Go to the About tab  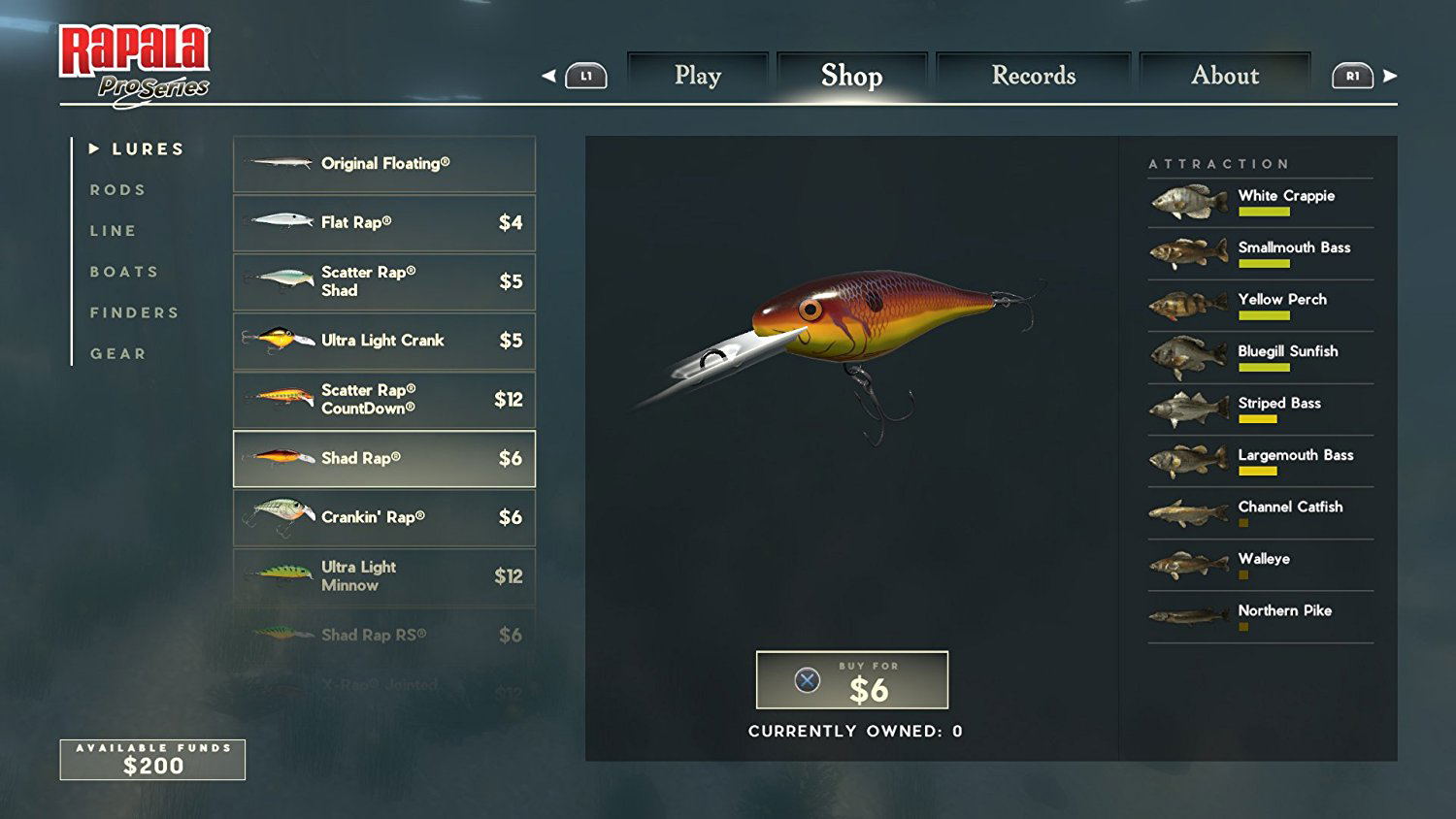(1225, 76)
